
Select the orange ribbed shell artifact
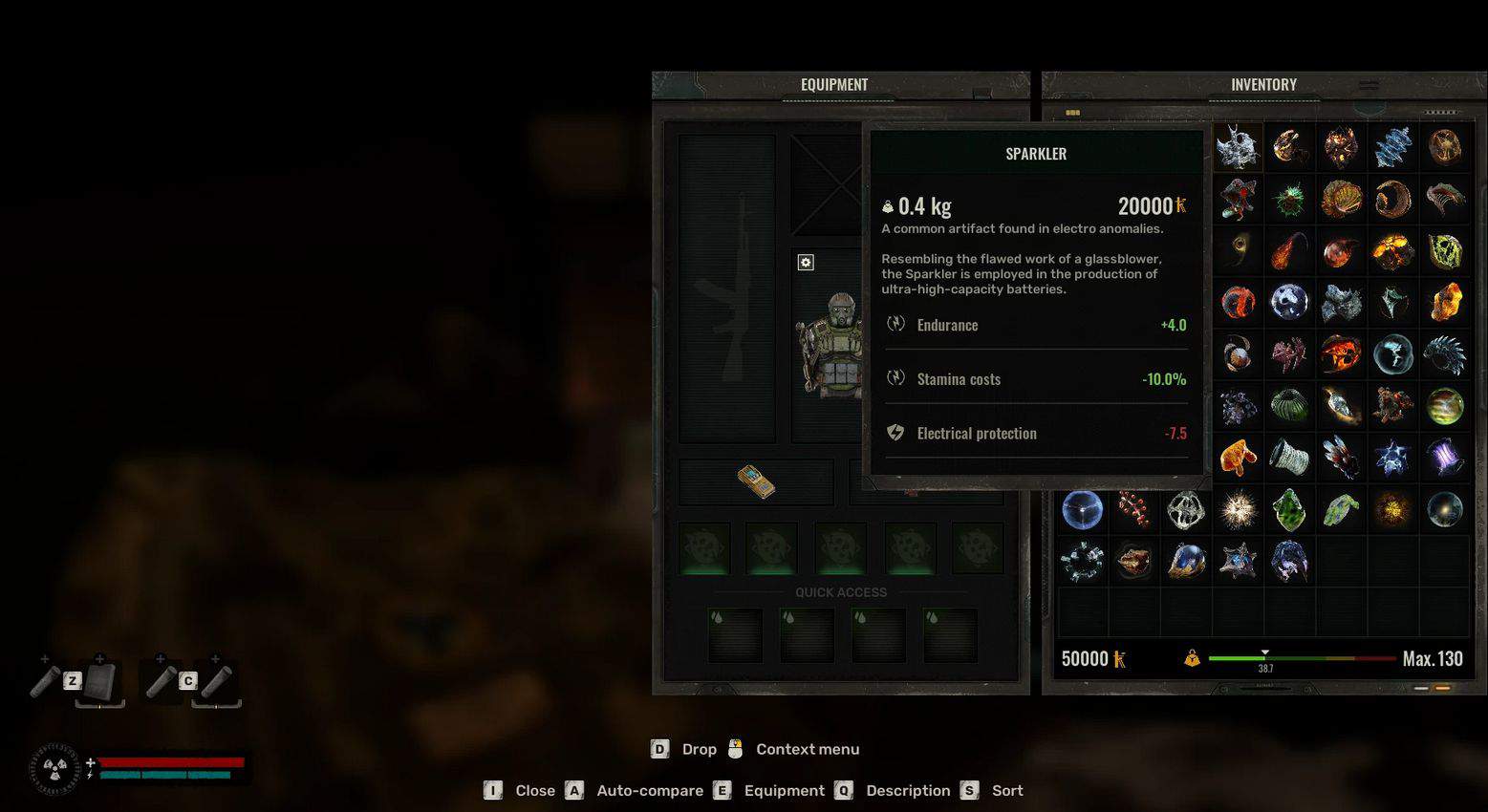point(1341,200)
